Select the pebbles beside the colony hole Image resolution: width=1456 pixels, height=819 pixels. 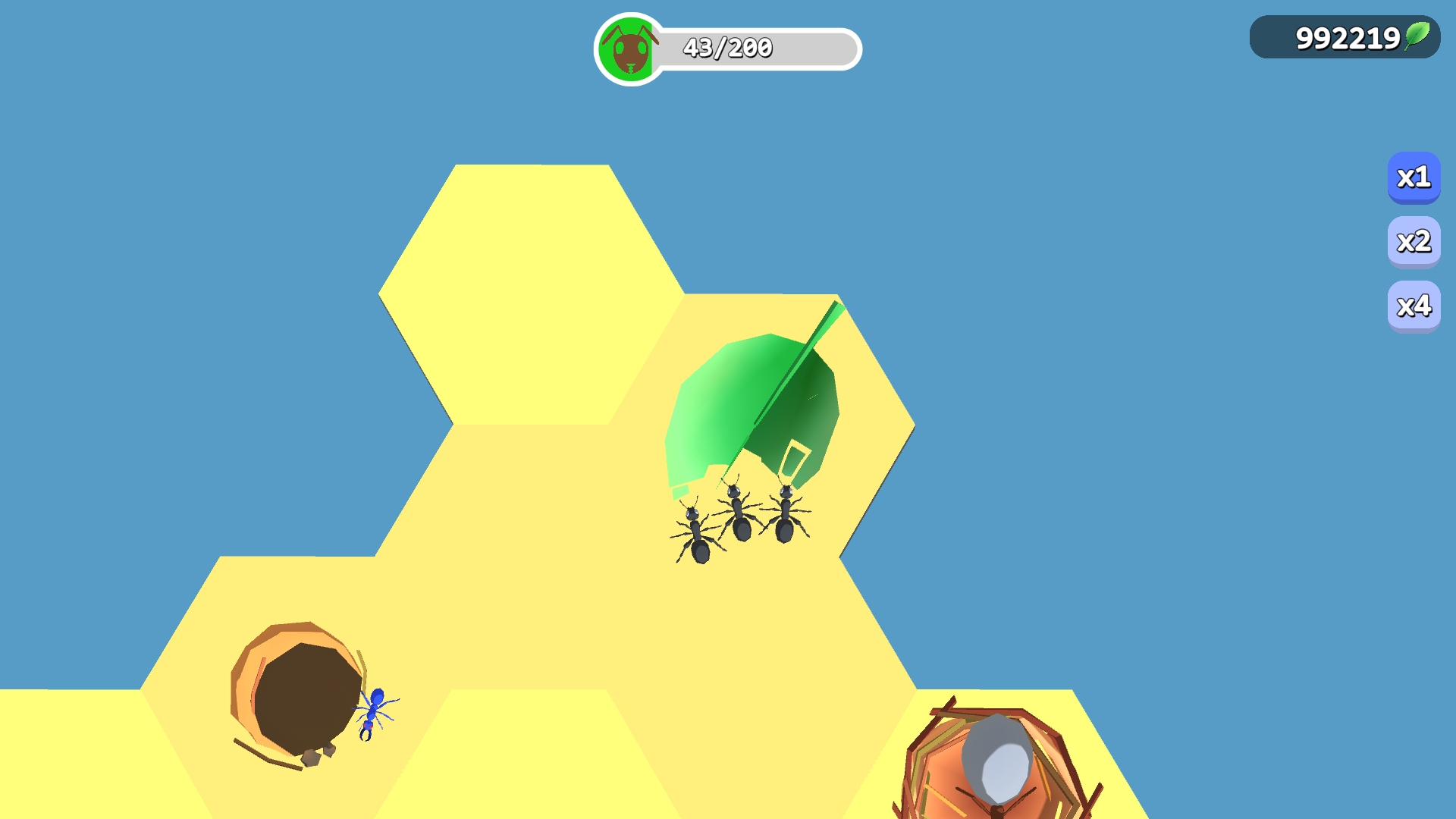click(318, 755)
